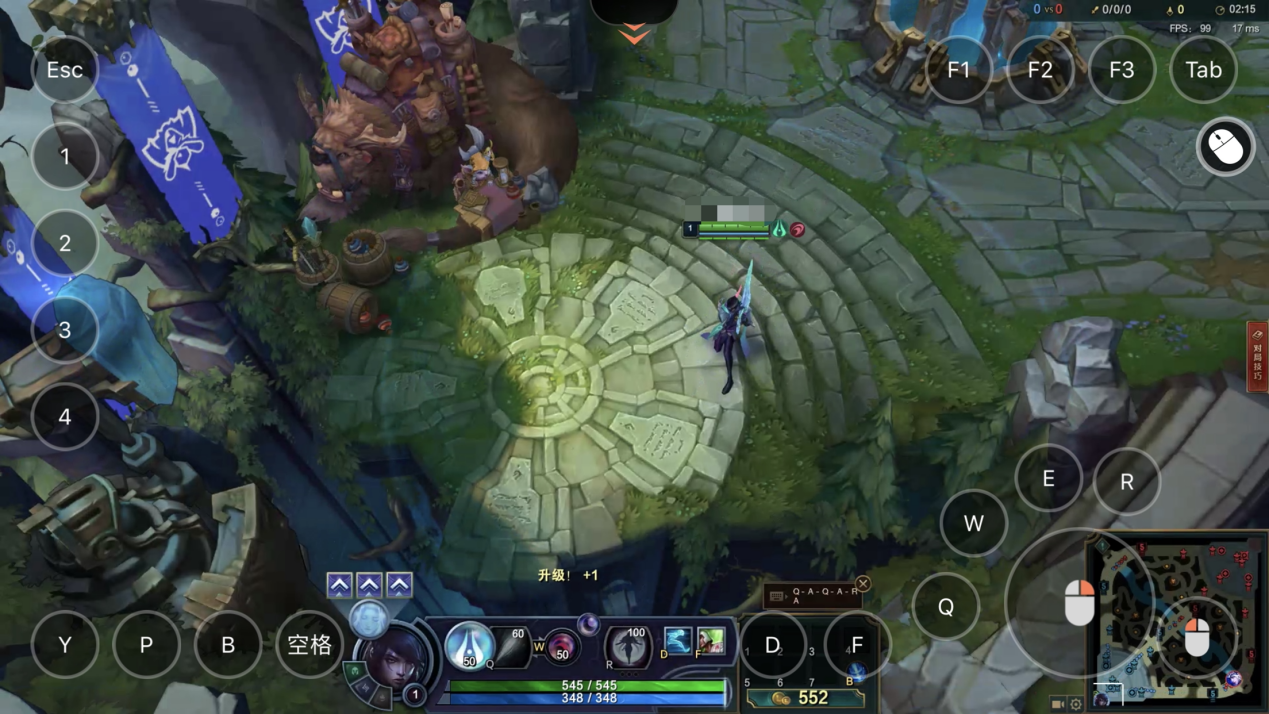
Task: Use the green-hooded F summoner spell
Action: tap(710, 640)
